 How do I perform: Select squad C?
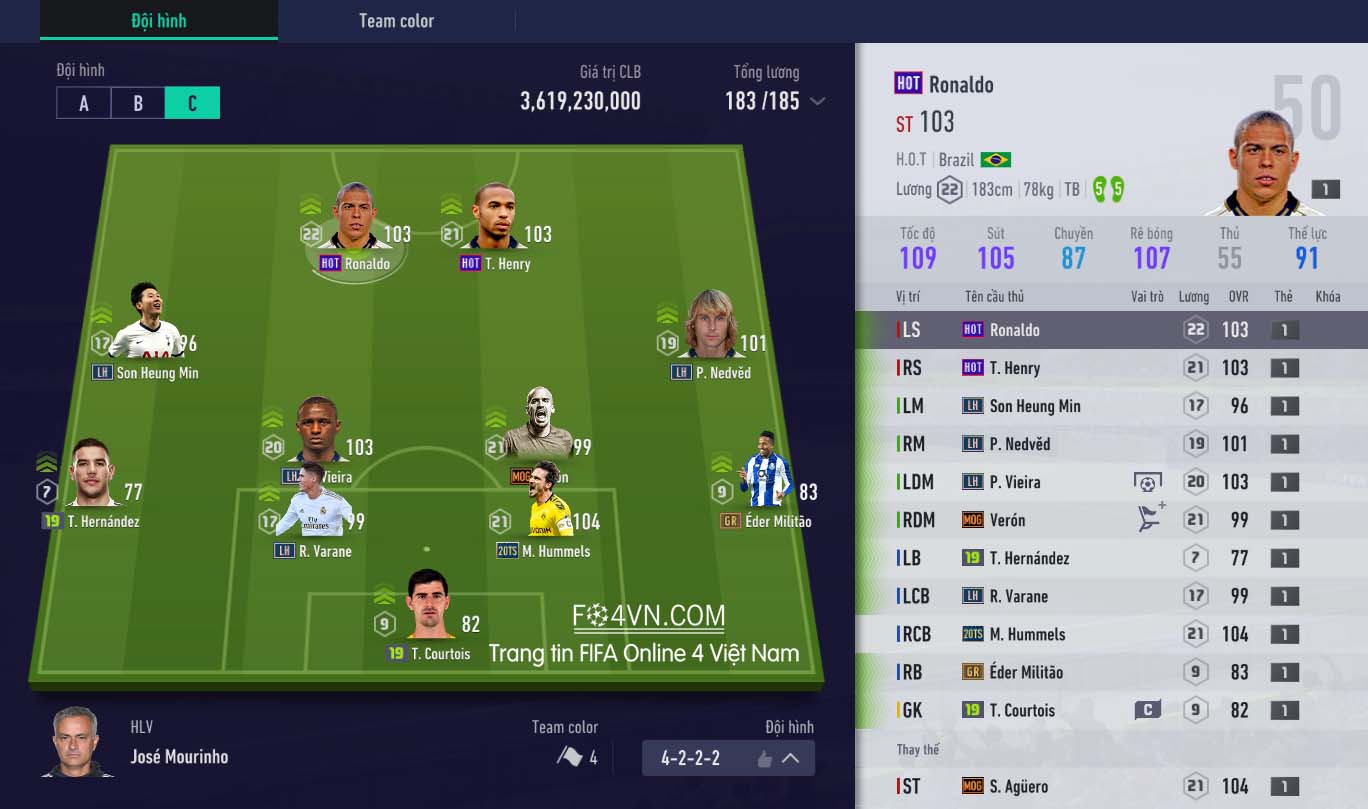[x=192, y=103]
